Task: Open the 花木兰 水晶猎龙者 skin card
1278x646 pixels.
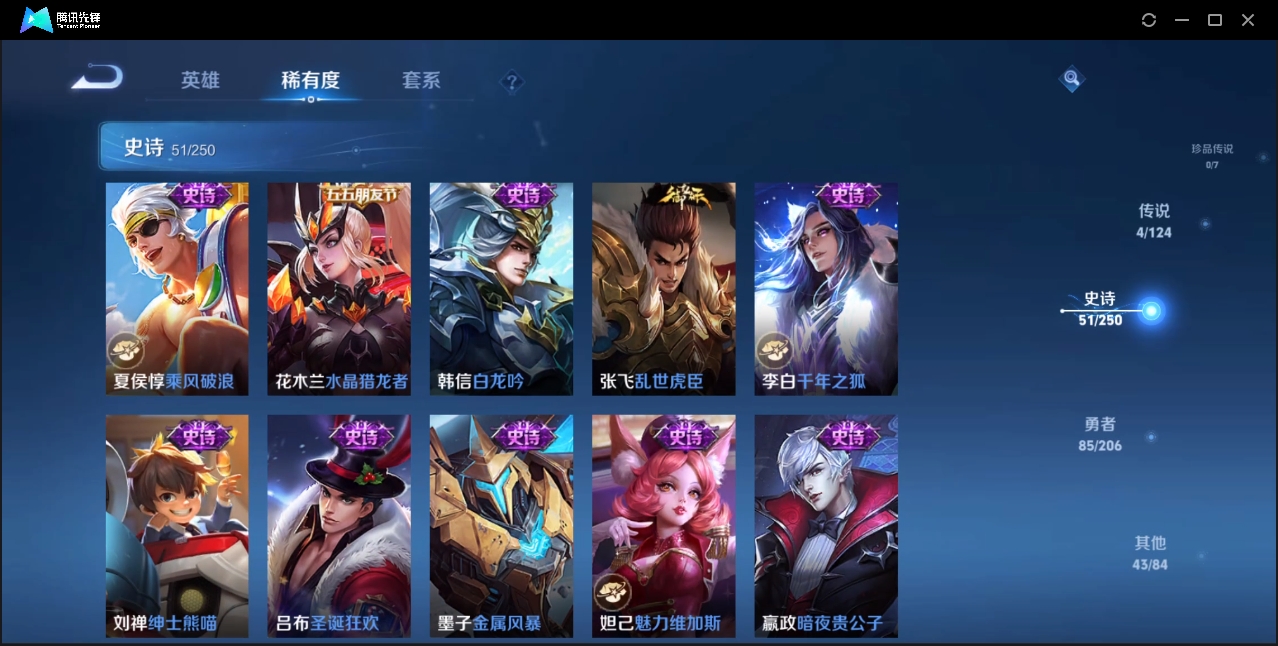Action: [x=339, y=288]
